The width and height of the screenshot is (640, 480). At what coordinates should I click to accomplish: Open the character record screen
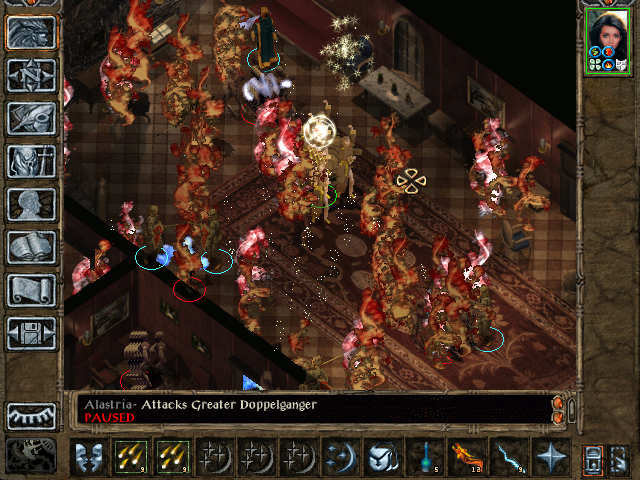coord(31,204)
